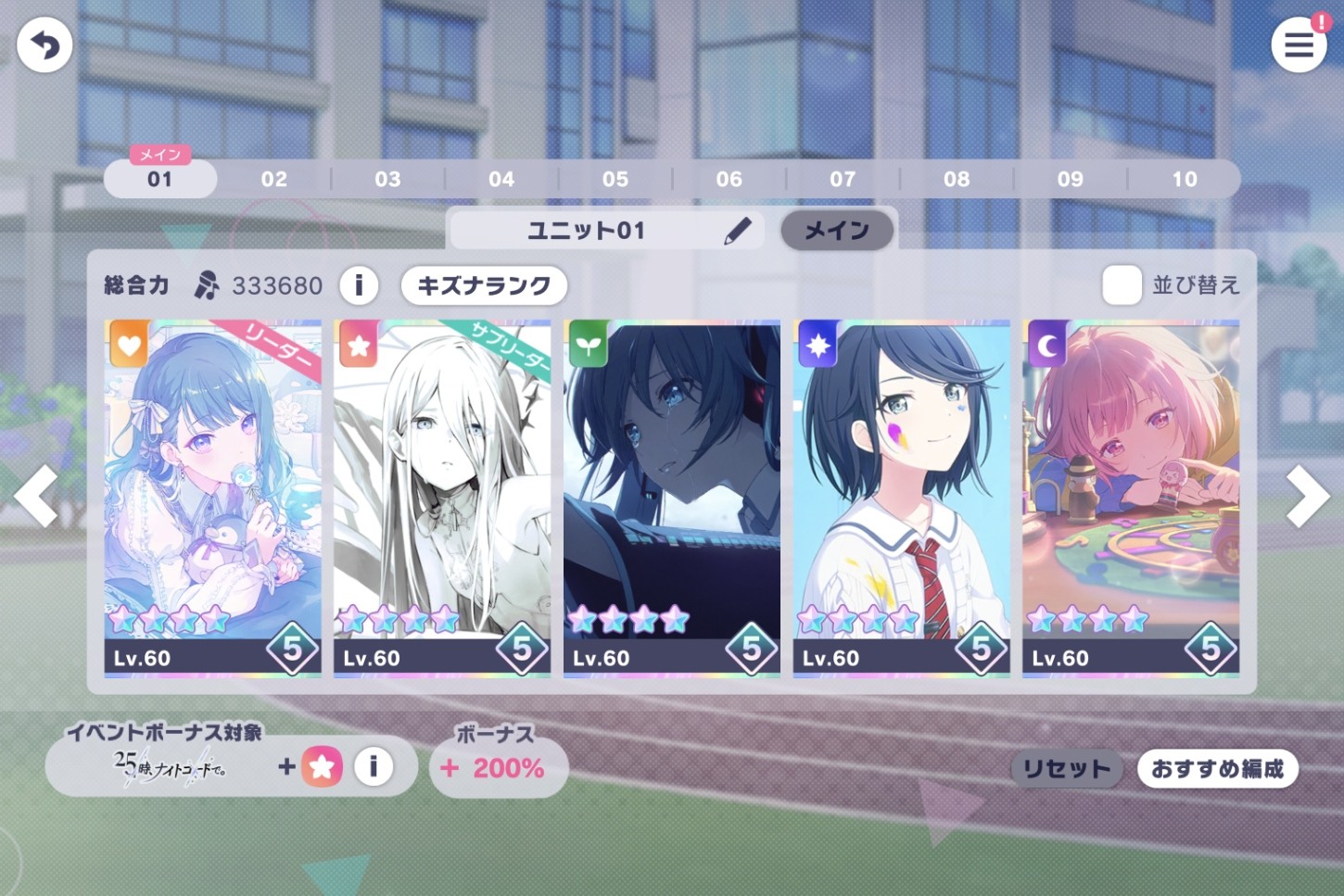Click the メイン button beside unit name
This screenshot has width=1344, height=896.
[836, 231]
